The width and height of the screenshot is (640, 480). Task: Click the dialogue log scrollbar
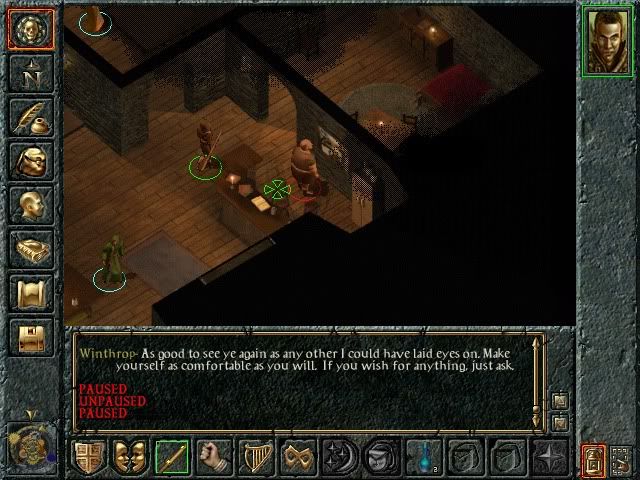pyautogui.click(x=539, y=373)
